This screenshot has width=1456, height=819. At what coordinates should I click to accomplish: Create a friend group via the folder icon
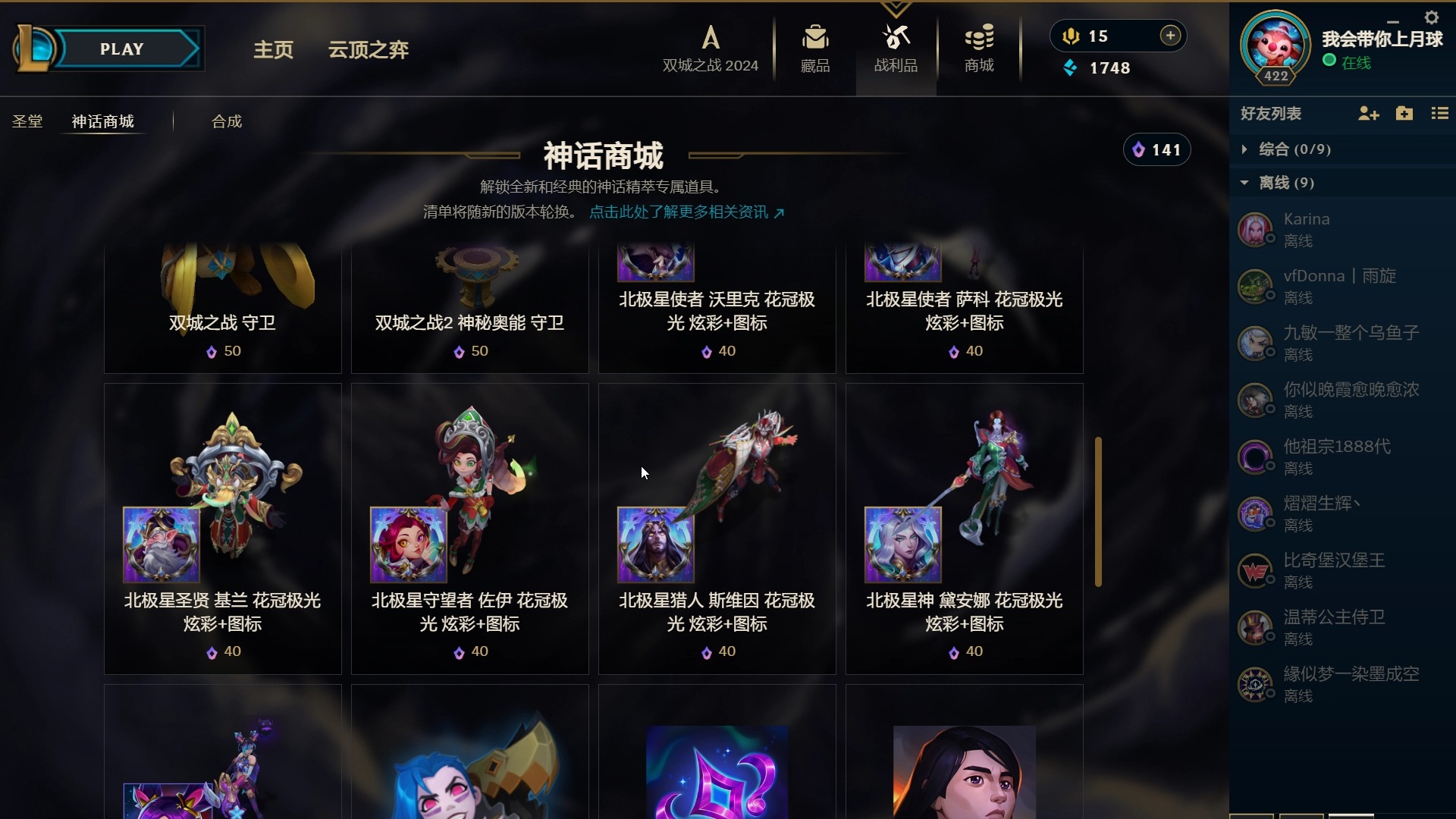[x=1404, y=114]
